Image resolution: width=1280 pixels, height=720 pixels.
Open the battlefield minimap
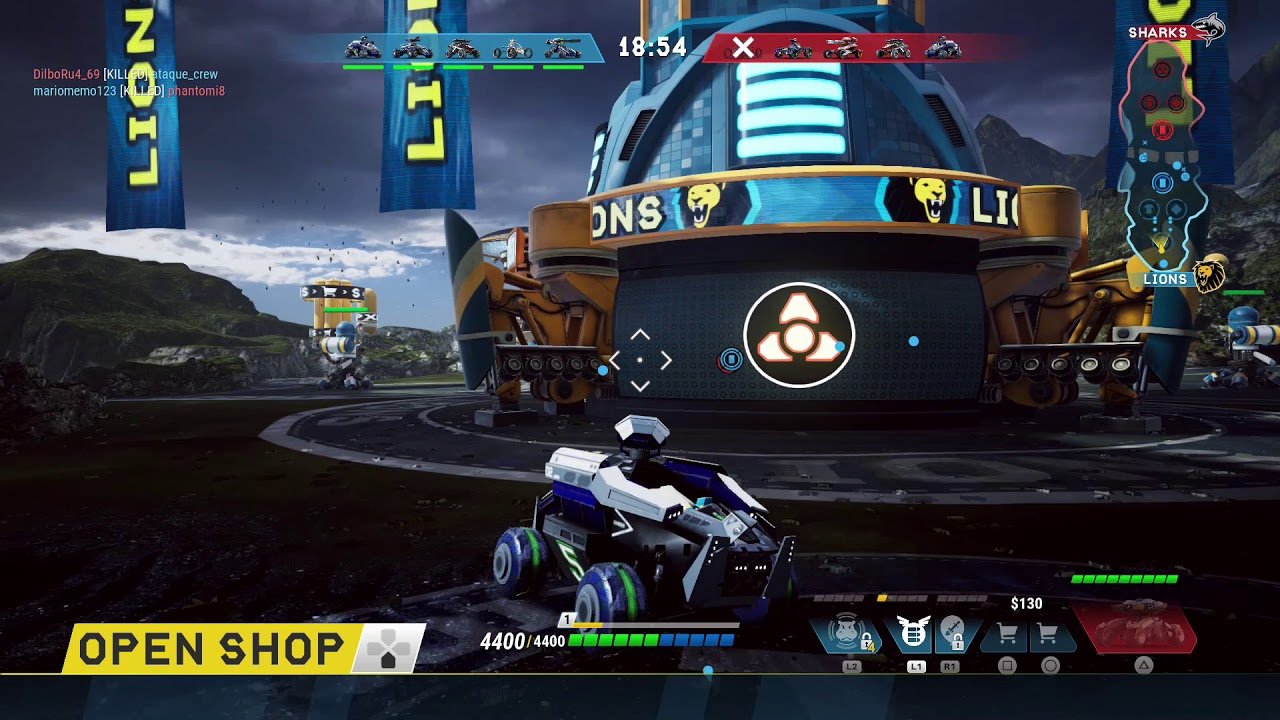coord(1166,160)
